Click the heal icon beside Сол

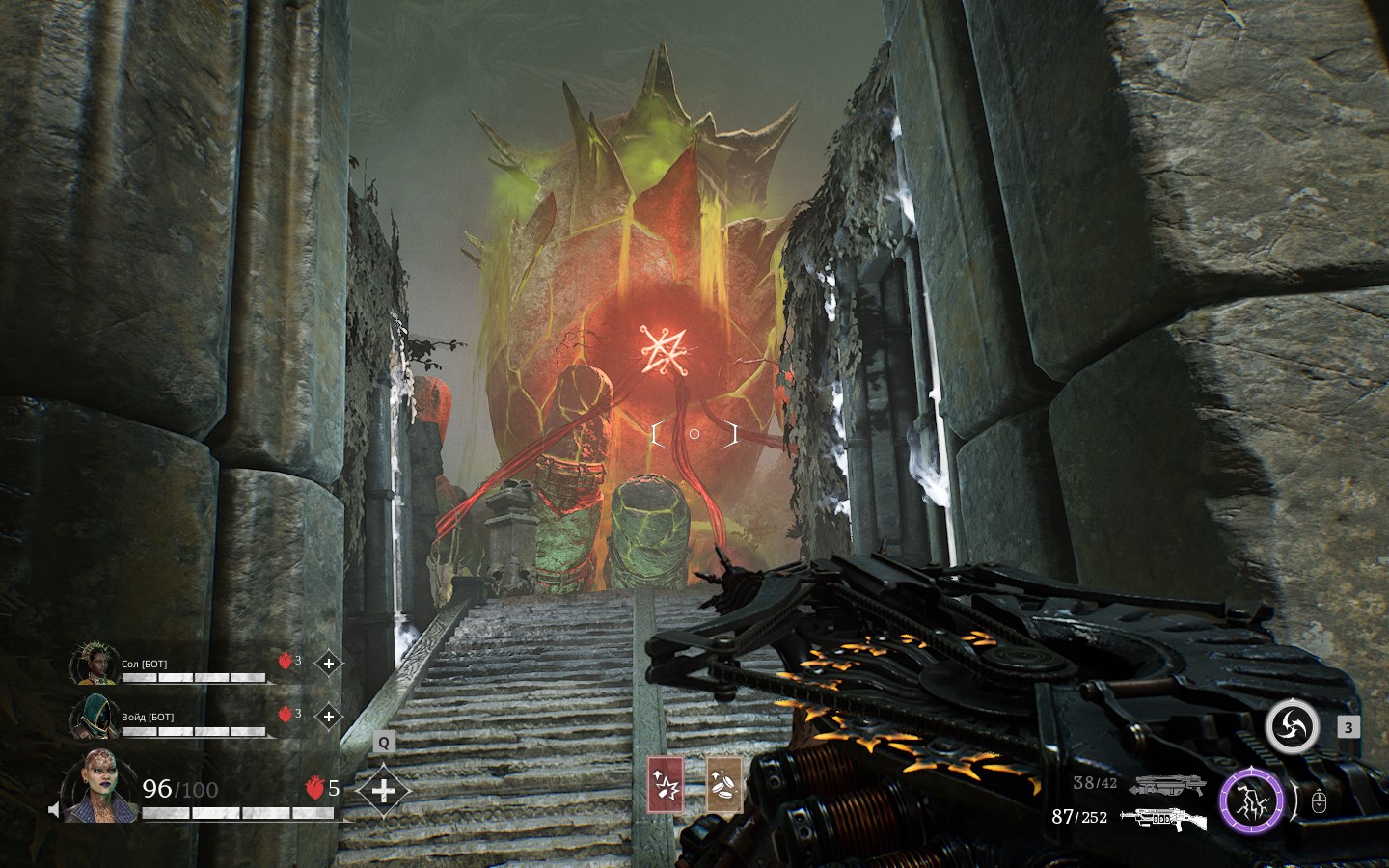tap(328, 664)
